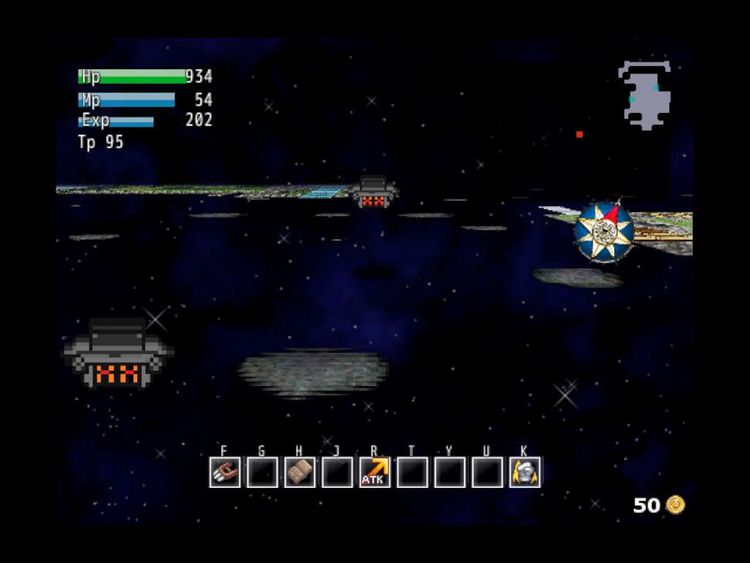The image size is (750, 563).
Task: Use the rolled scroll in slot H
Action: click(x=300, y=472)
